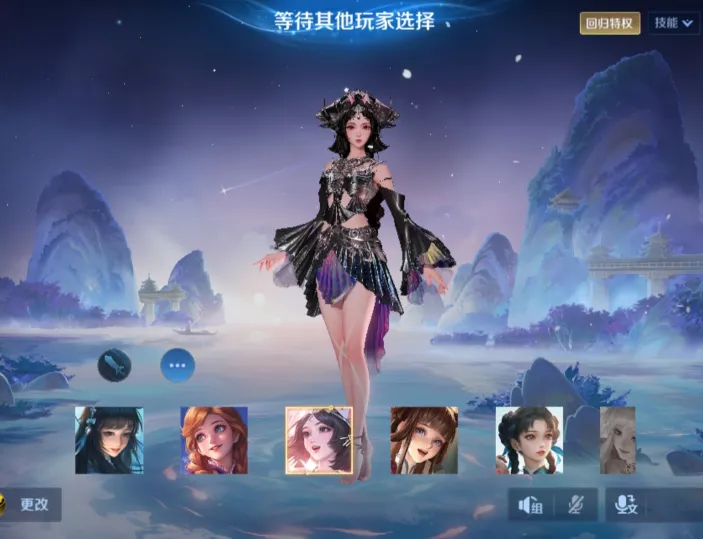This screenshot has height=539, width=703.
Task: Open the 回归特权 returning-player privileges
Action: [610, 23]
